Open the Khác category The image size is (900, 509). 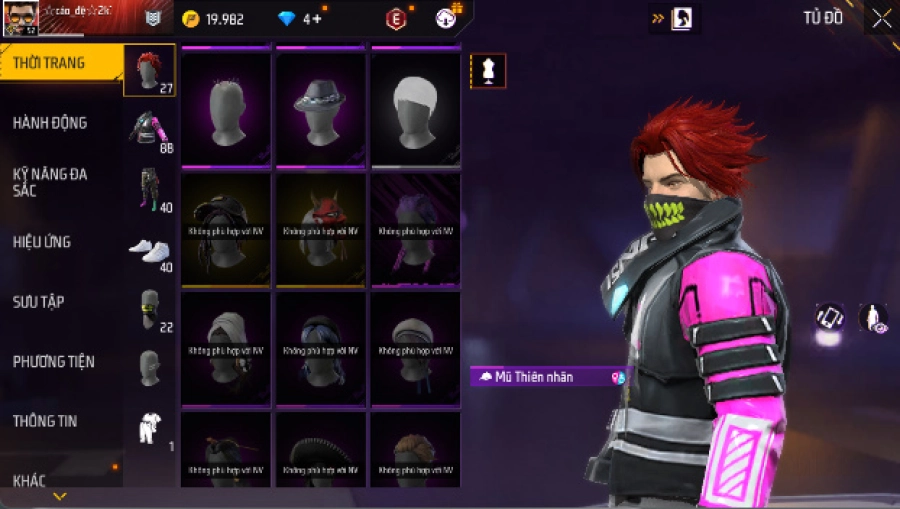(x=29, y=481)
